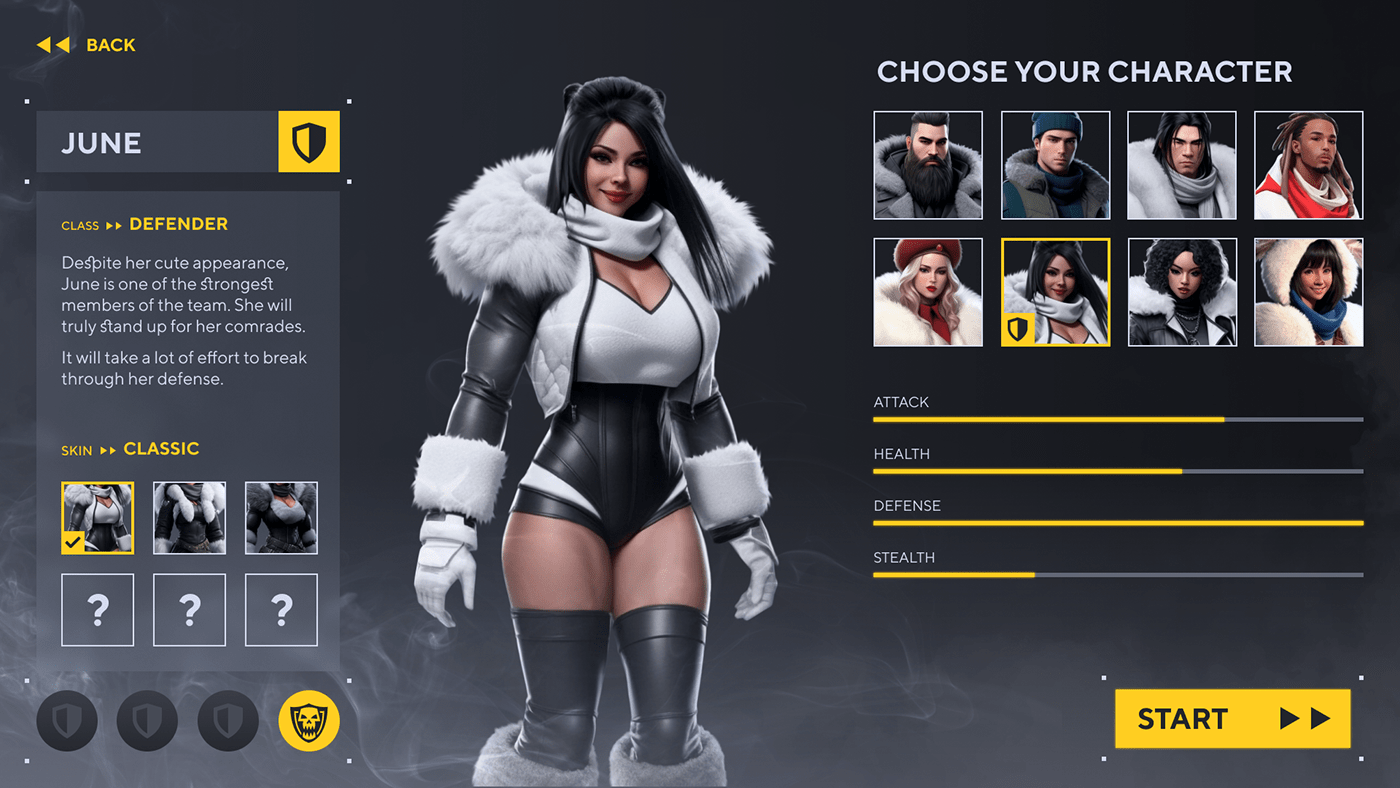This screenshot has height=788, width=1400.
Task: Choose the woman in the fur hood
Action: click(1308, 292)
